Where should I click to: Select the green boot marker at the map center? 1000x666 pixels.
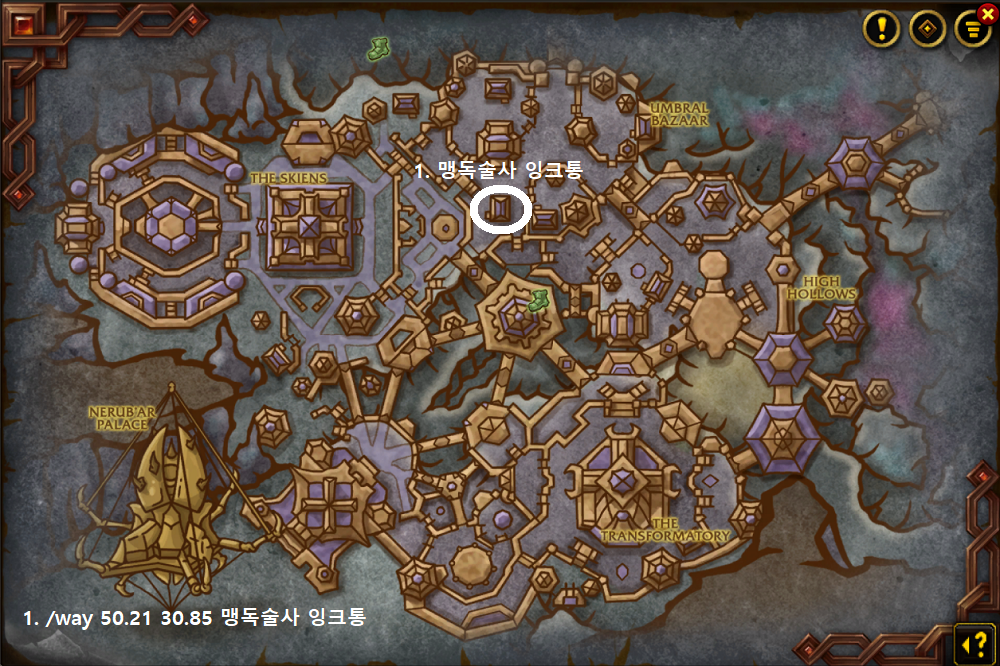538,299
